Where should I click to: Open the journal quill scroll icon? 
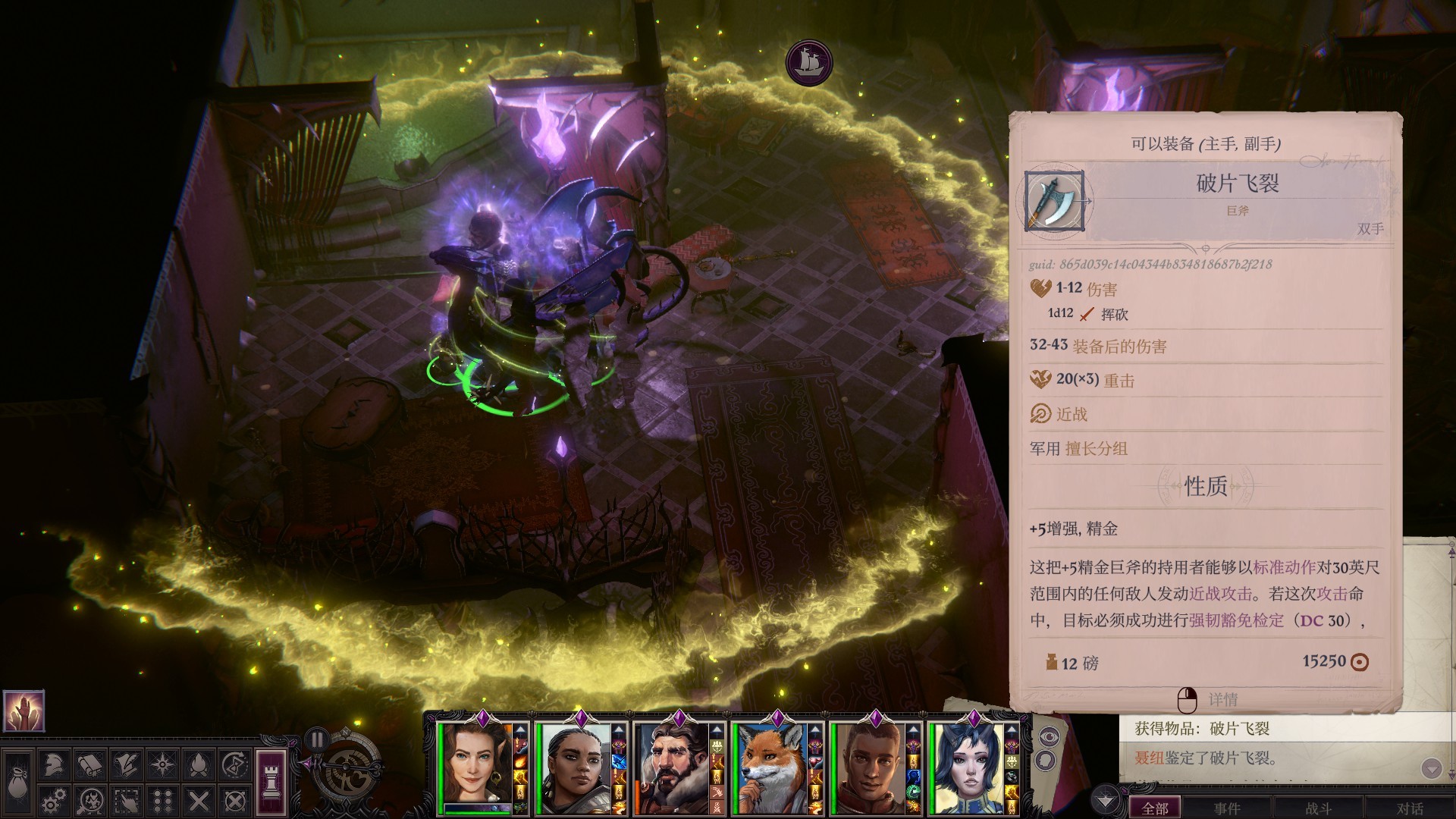click(127, 764)
